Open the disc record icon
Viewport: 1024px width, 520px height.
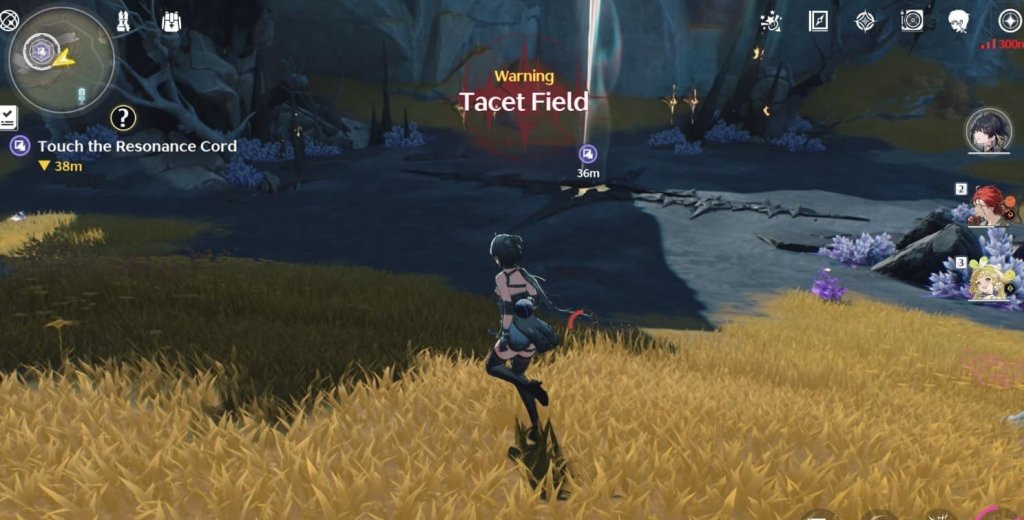click(x=911, y=21)
